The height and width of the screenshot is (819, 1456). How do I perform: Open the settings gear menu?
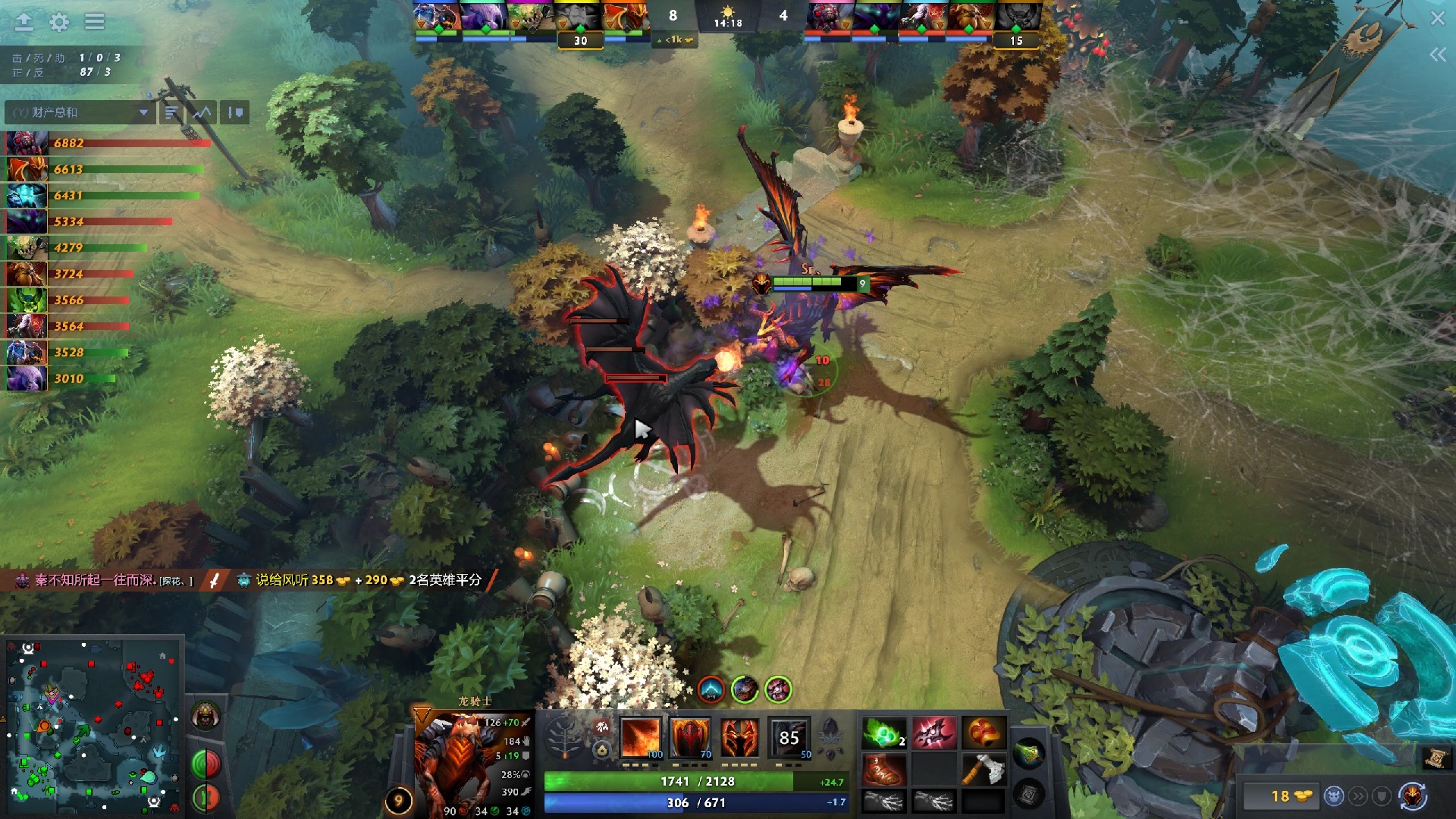click(x=59, y=22)
